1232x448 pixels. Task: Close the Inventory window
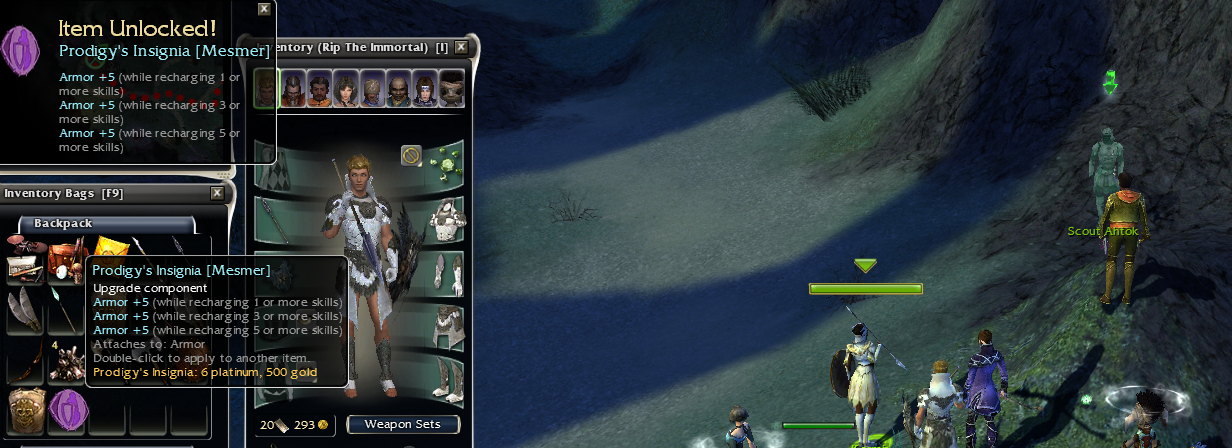(x=461, y=47)
